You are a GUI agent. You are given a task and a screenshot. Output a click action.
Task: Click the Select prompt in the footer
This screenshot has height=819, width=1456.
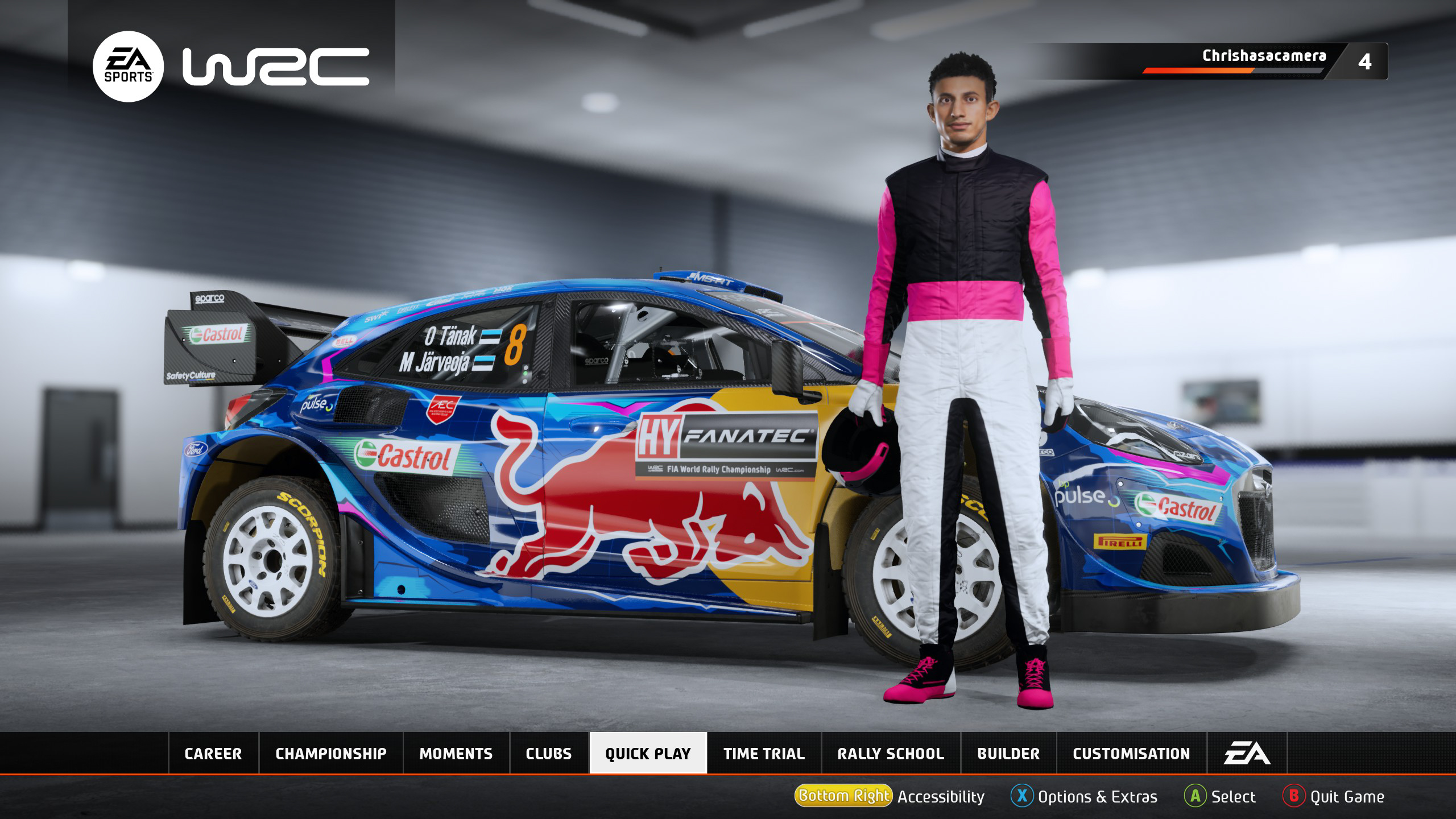tap(1220, 797)
